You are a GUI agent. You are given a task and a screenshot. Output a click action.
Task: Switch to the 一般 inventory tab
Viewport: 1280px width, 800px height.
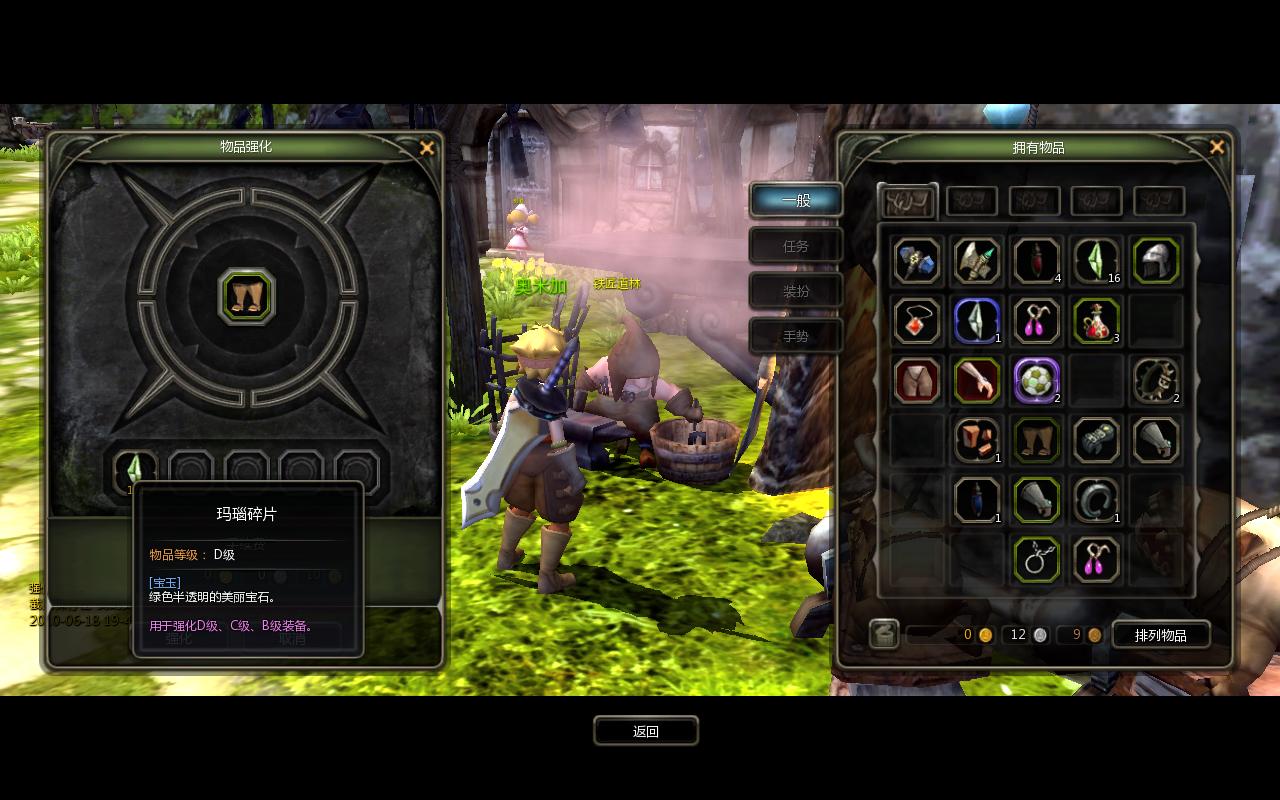point(796,200)
